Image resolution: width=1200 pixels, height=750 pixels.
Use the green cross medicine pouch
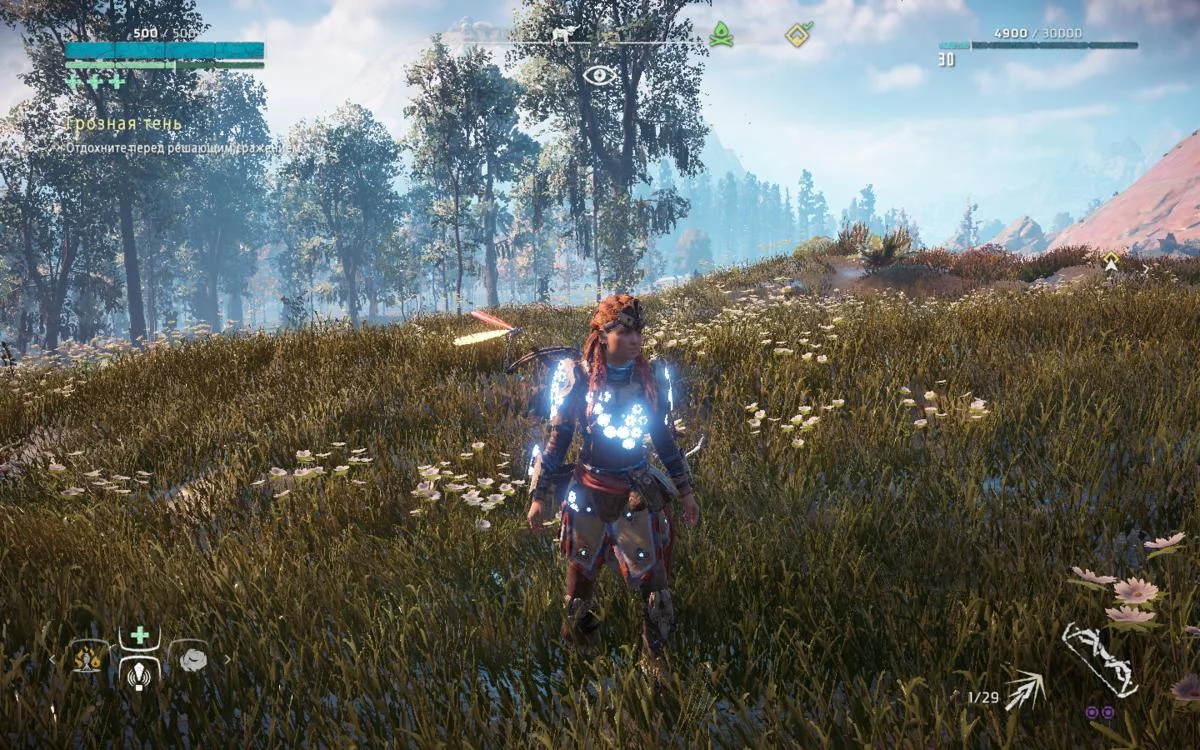[140, 636]
